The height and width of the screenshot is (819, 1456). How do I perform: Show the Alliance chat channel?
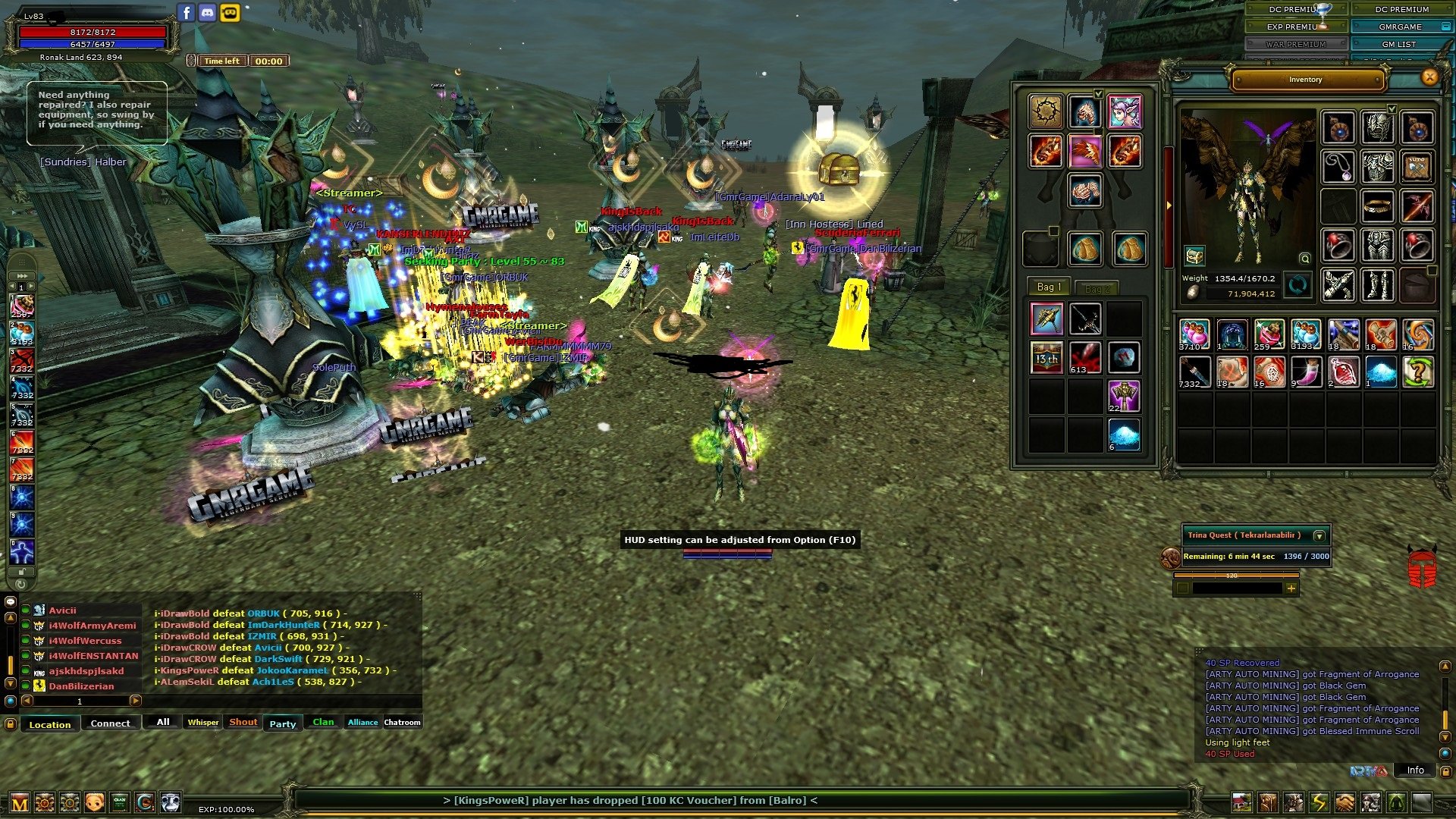[362, 722]
